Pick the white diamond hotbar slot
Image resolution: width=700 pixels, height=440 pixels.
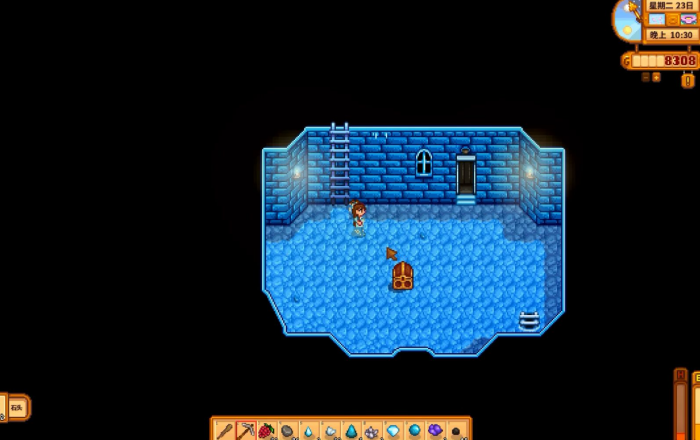(x=393, y=431)
